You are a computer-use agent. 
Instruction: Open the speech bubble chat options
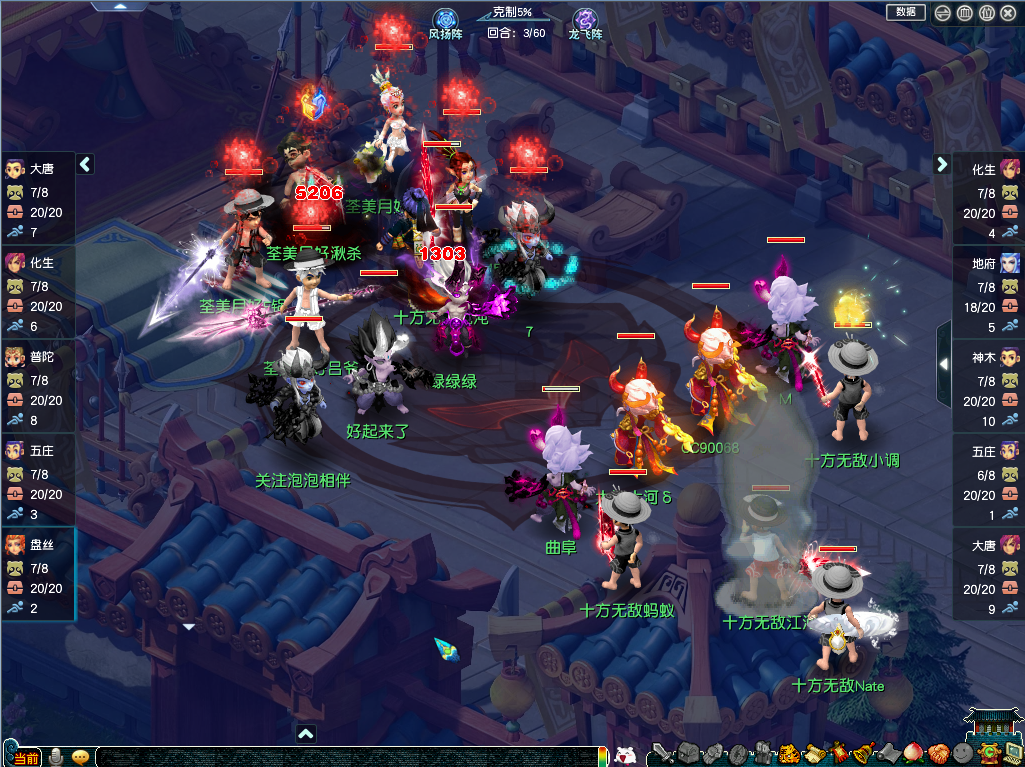80,756
